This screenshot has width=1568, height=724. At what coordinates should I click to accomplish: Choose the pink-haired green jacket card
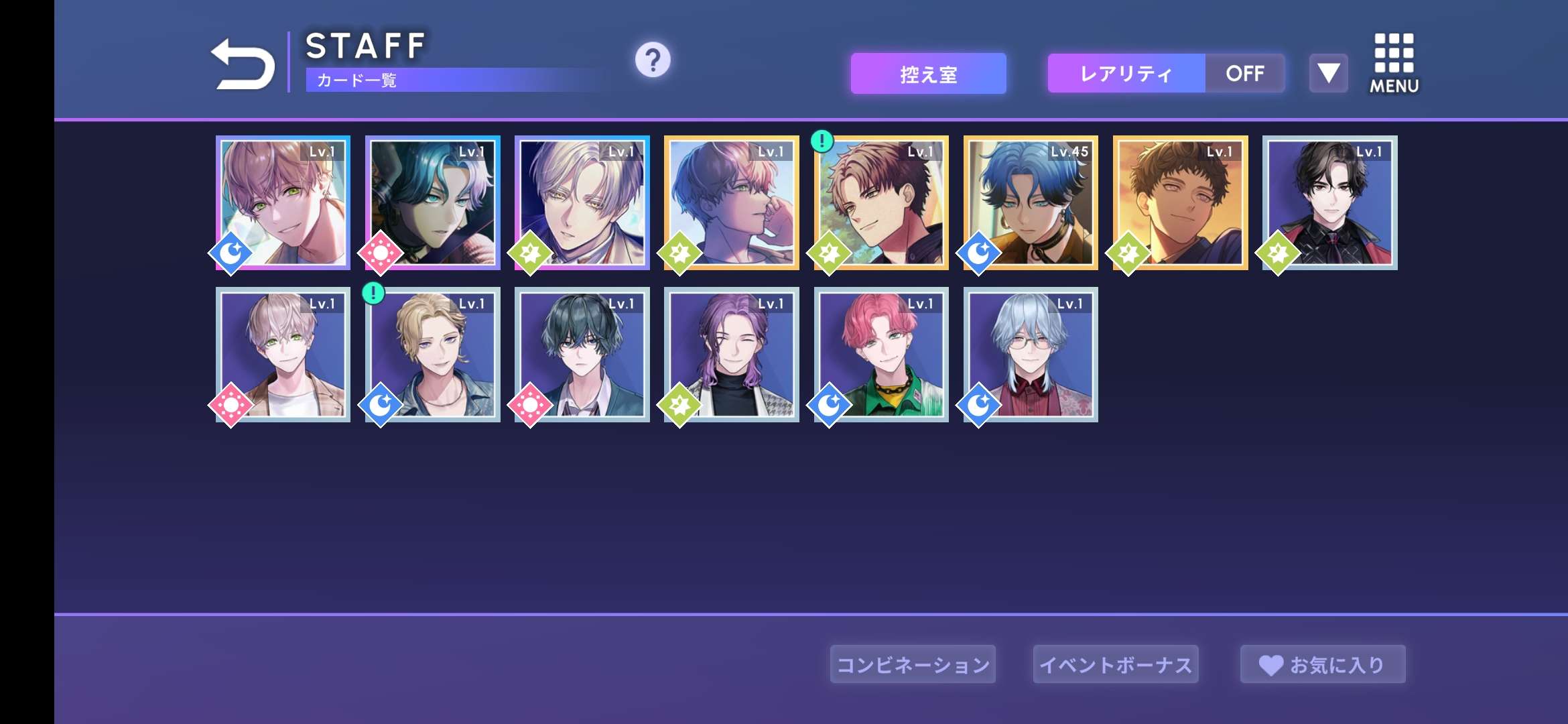click(x=881, y=355)
